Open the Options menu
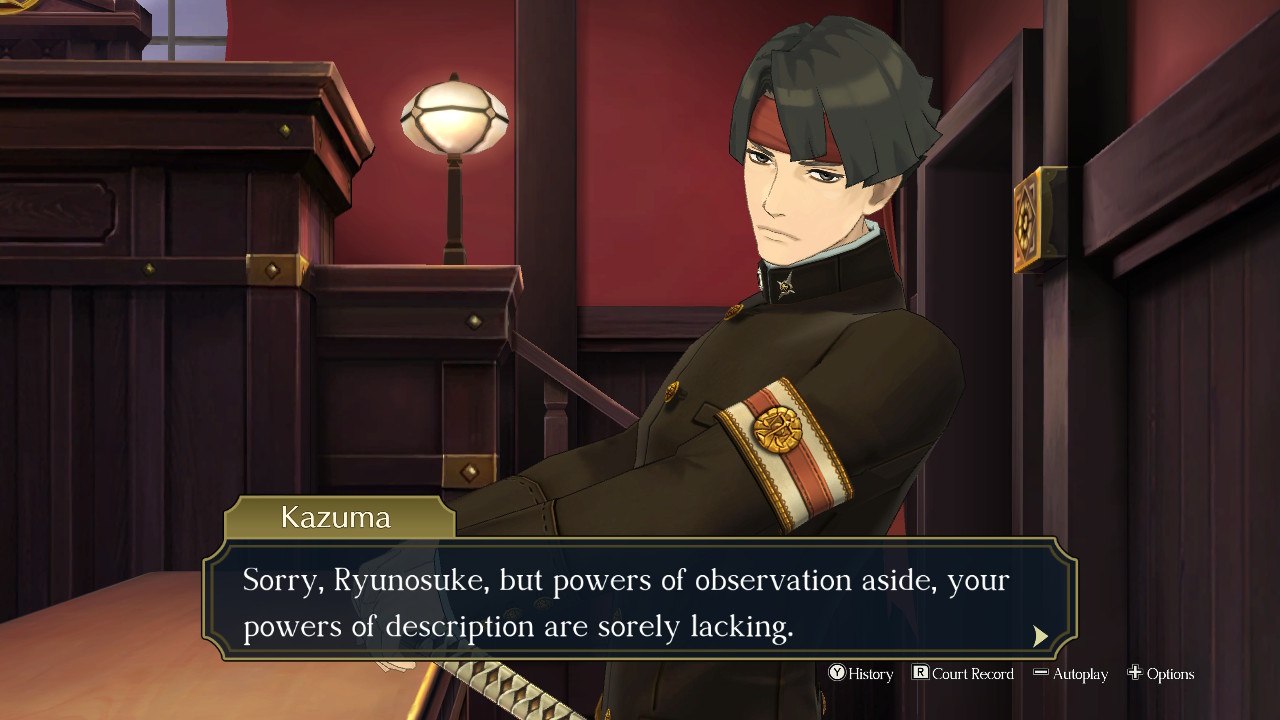The width and height of the screenshot is (1280, 720). click(1161, 674)
